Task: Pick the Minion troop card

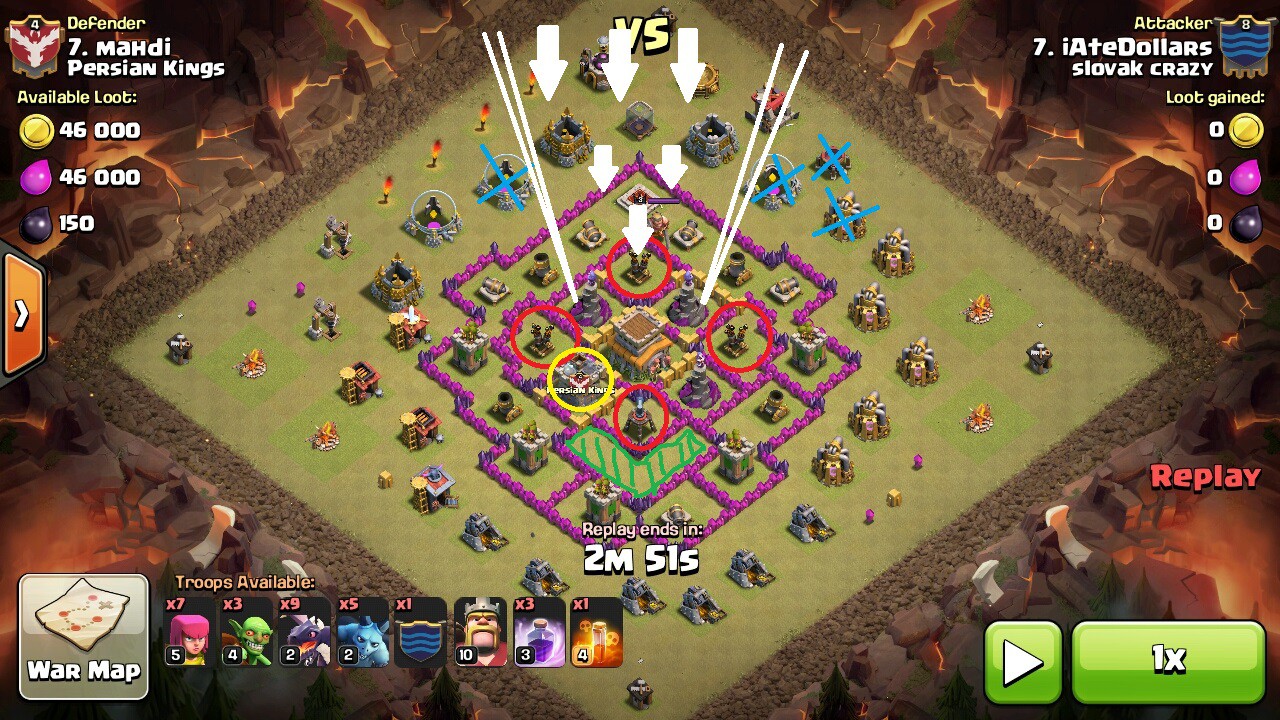Action: 362,632
